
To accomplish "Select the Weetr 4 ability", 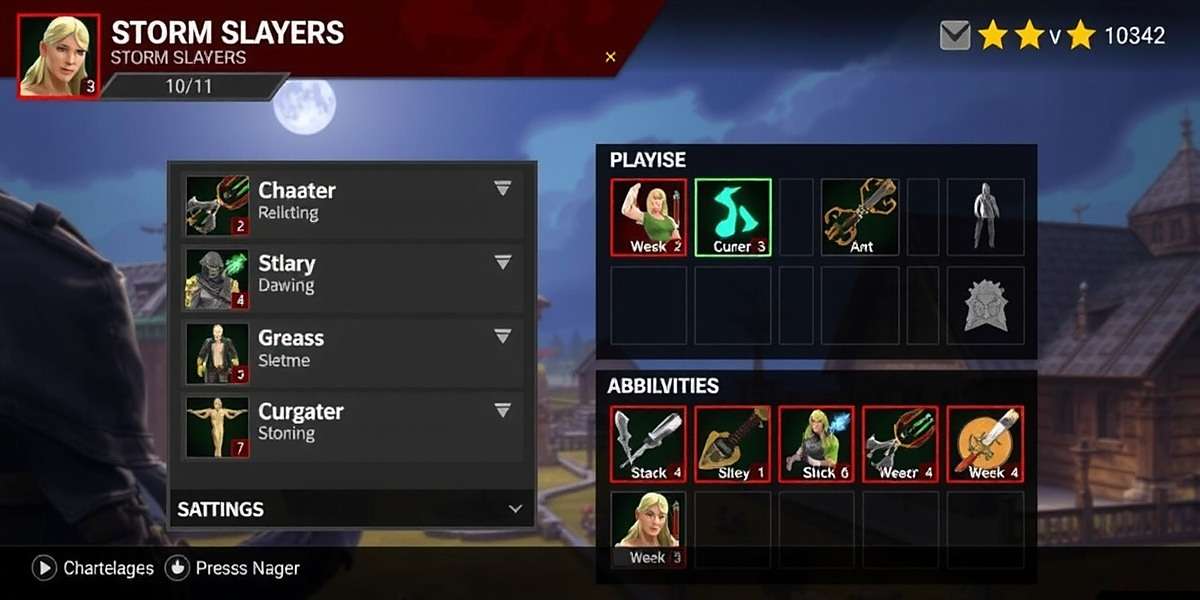I will point(901,444).
